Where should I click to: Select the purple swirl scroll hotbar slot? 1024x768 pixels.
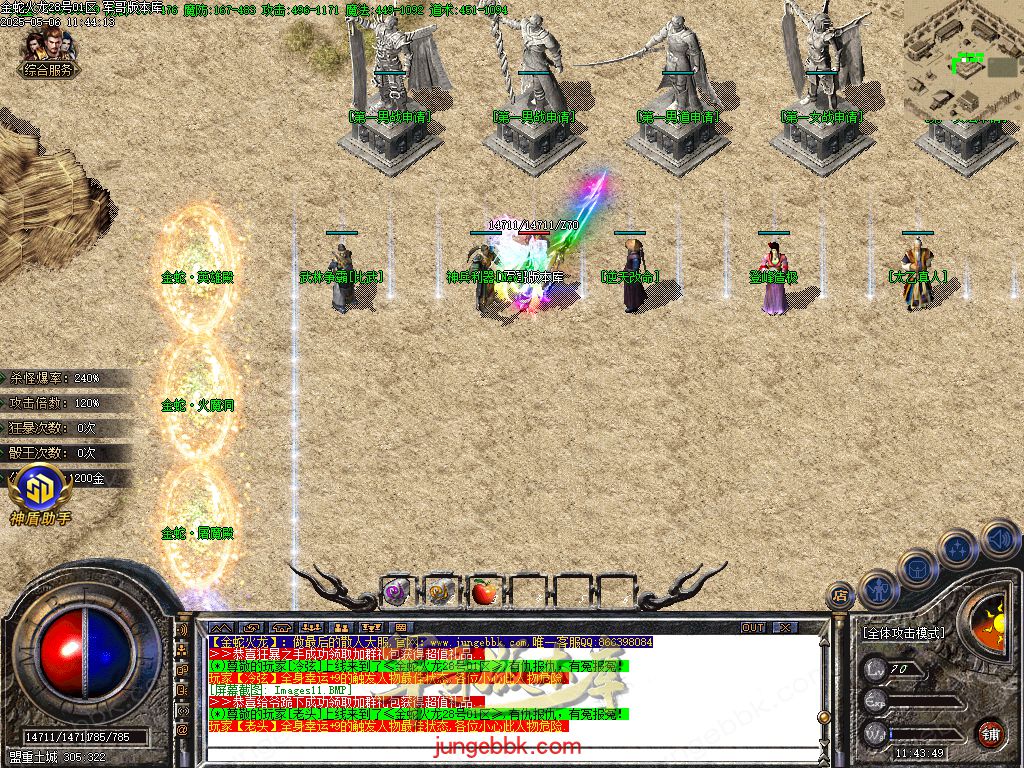coord(396,592)
